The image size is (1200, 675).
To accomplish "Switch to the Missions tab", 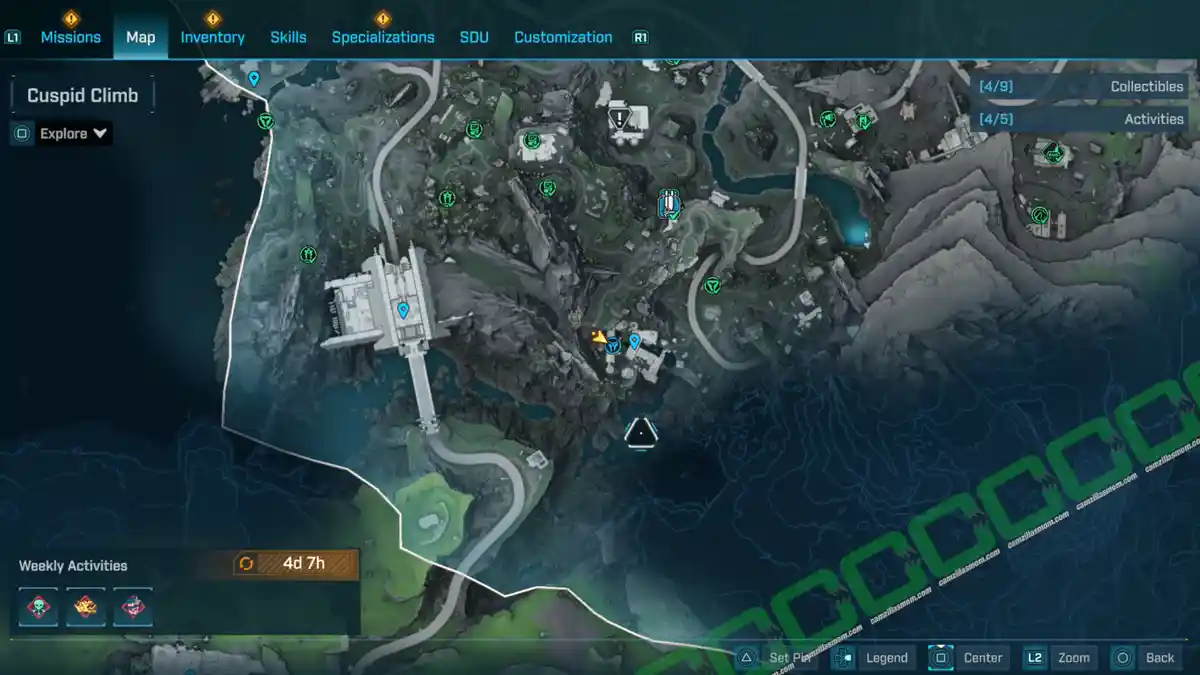I will (70, 37).
